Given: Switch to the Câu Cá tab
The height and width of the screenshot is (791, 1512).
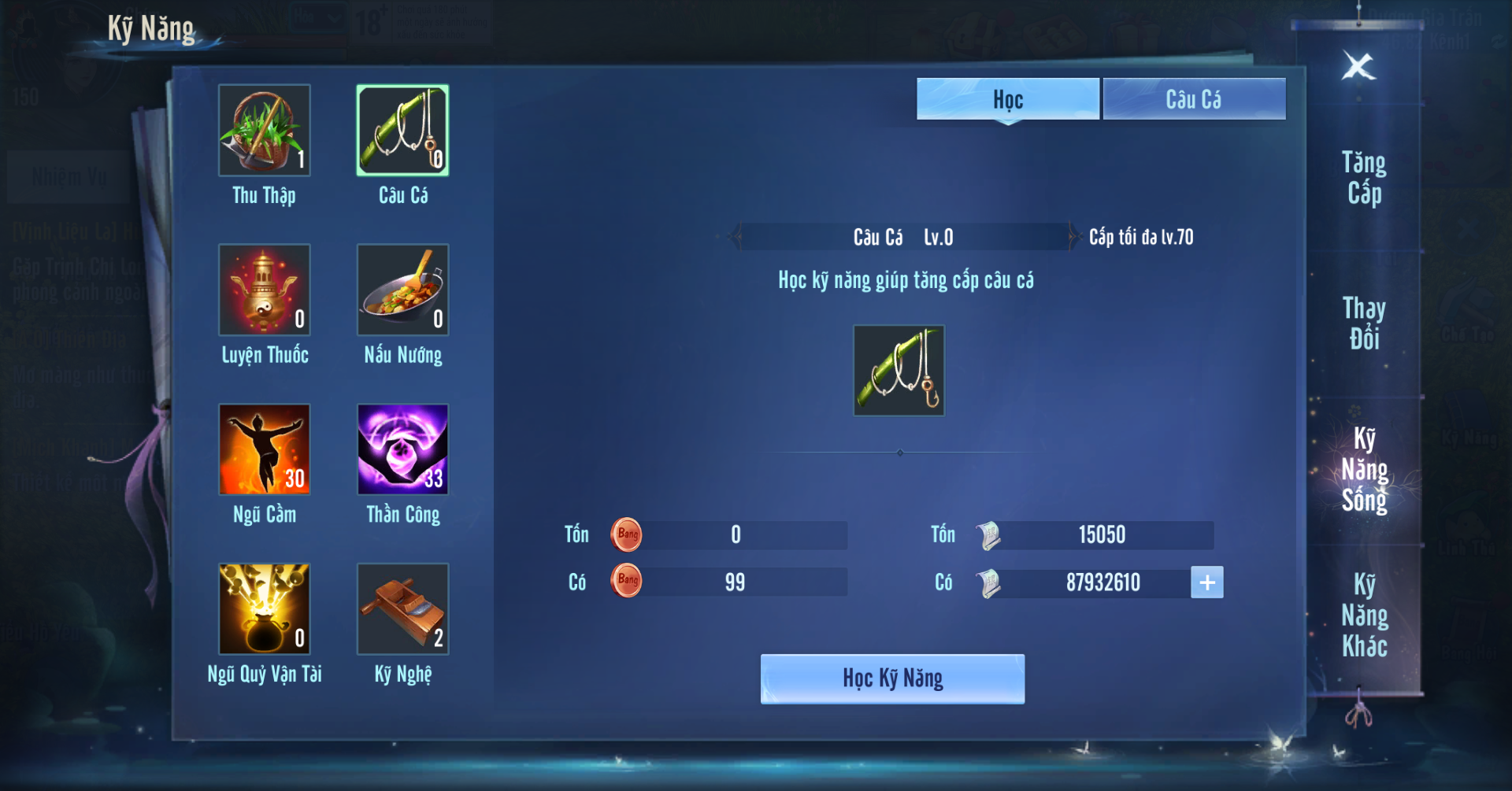Looking at the screenshot, I should (x=1194, y=99).
